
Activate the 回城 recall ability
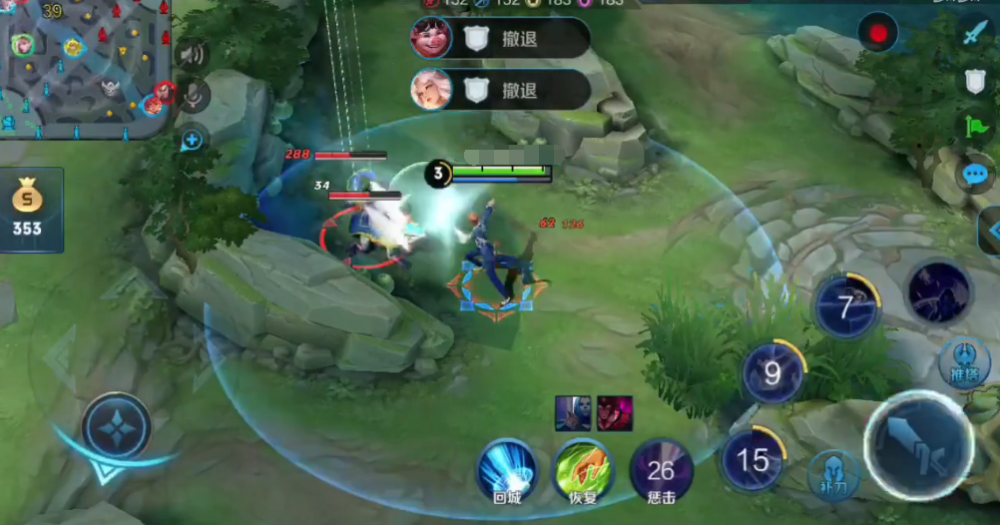(x=508, y=469)
